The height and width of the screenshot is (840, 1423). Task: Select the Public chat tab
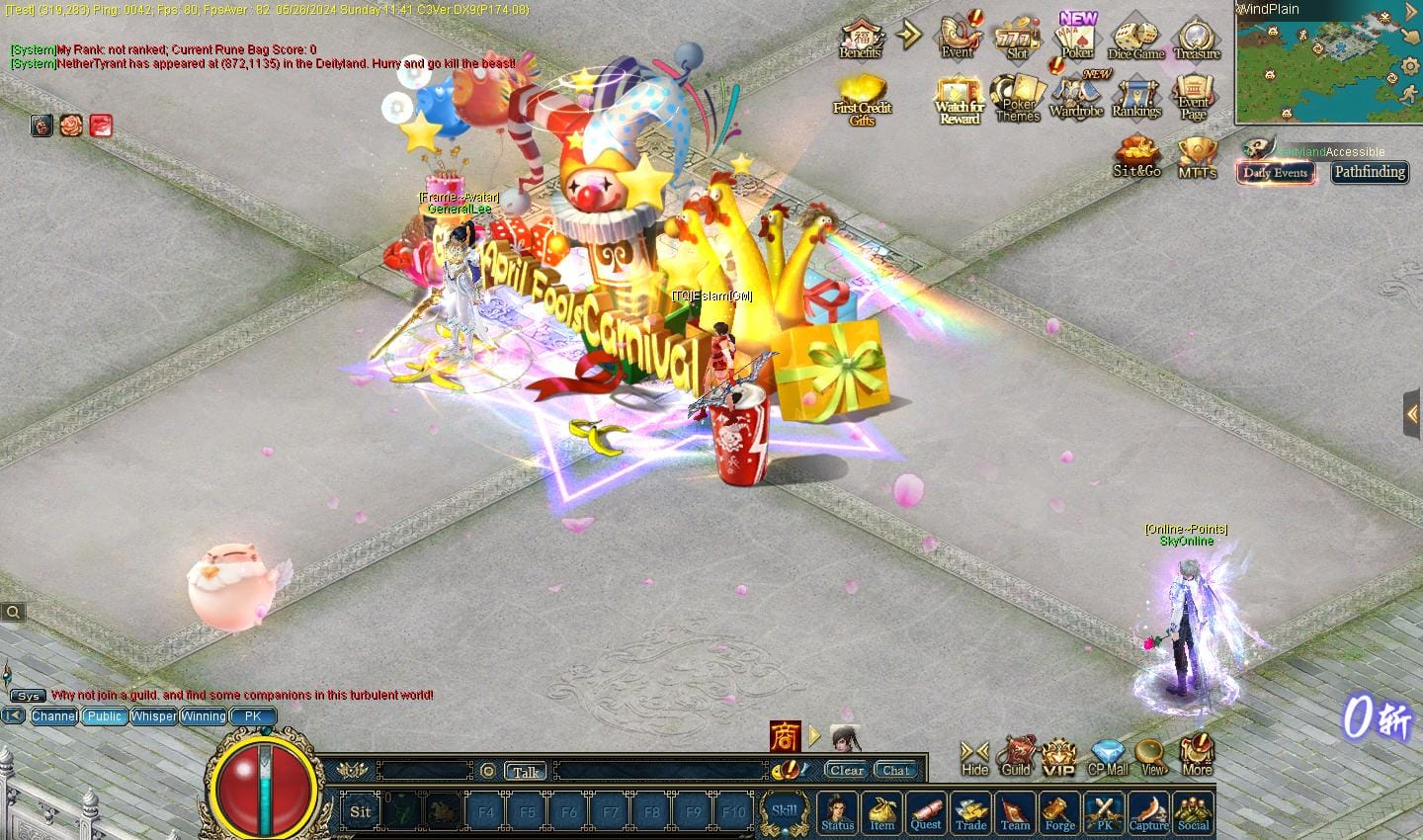coord(104,716)
